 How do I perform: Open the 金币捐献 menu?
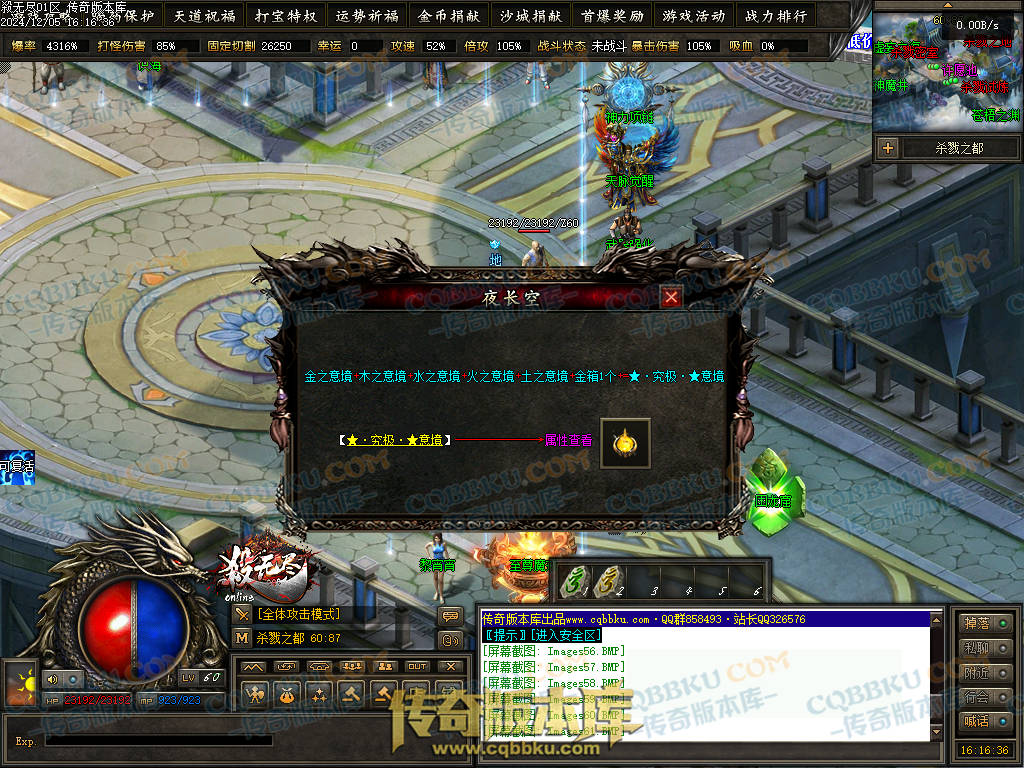coord(449,16)
